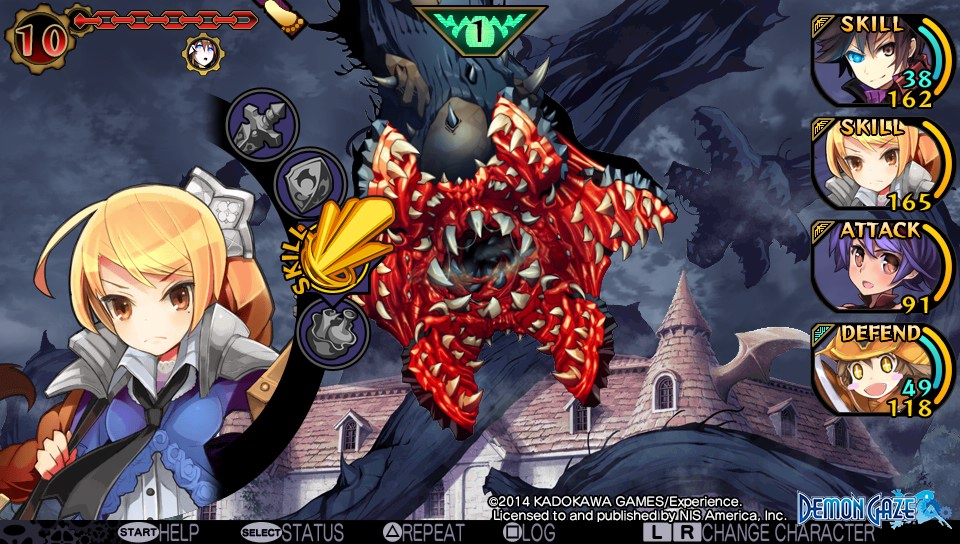This screenshot has width=960, height=544.
Task: Choose the shield defend command icon
Action: click(310, 183)
